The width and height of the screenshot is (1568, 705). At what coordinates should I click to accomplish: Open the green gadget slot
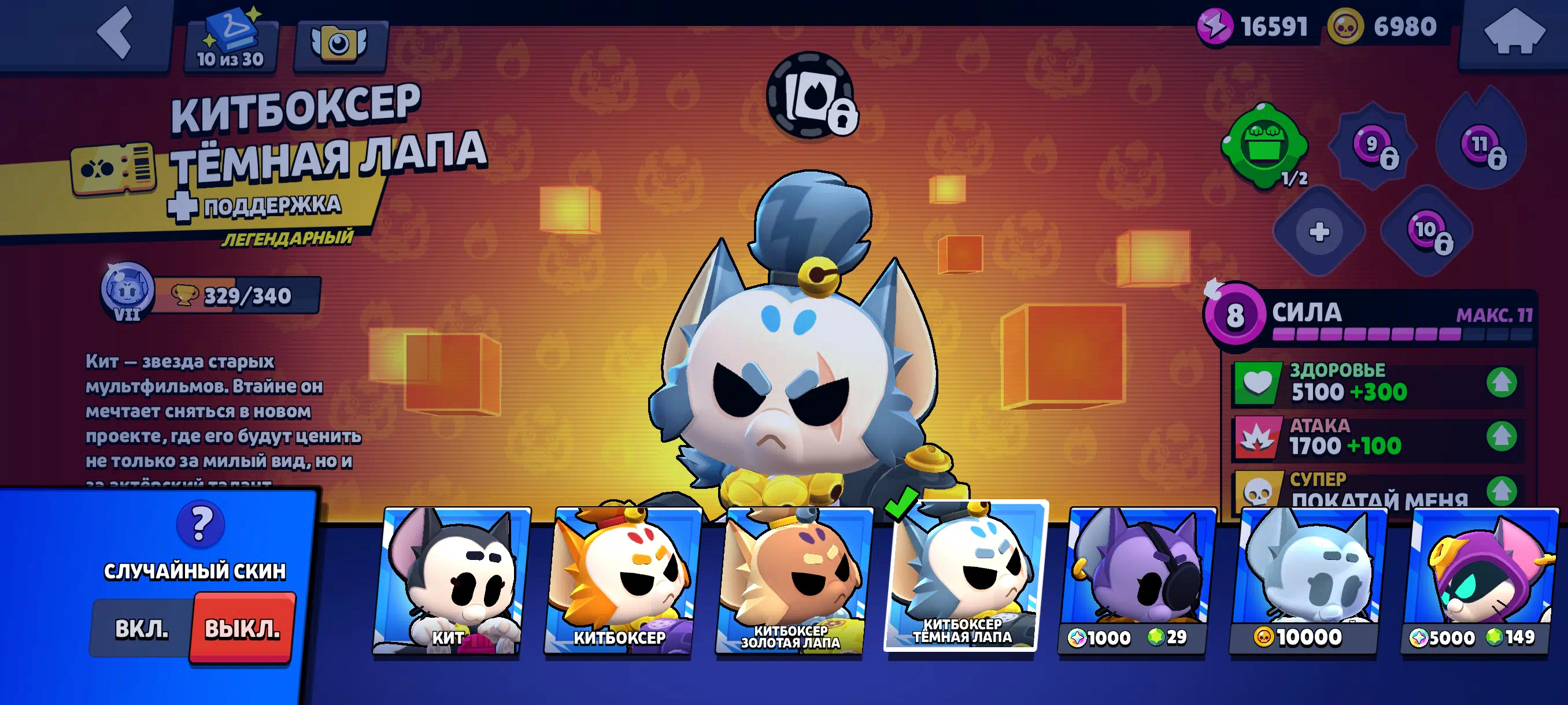click(x=1264, y=145)
